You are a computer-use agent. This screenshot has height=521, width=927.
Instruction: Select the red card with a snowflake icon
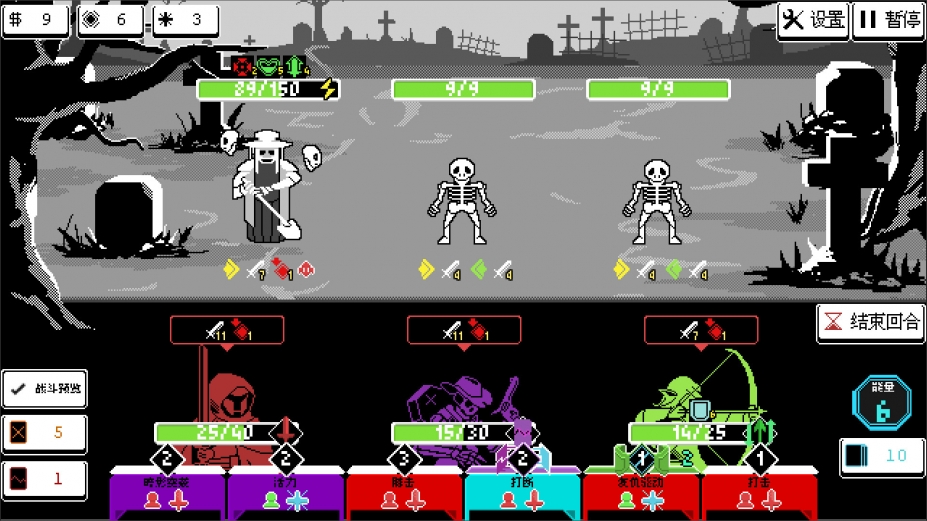(x=640, y=494)
